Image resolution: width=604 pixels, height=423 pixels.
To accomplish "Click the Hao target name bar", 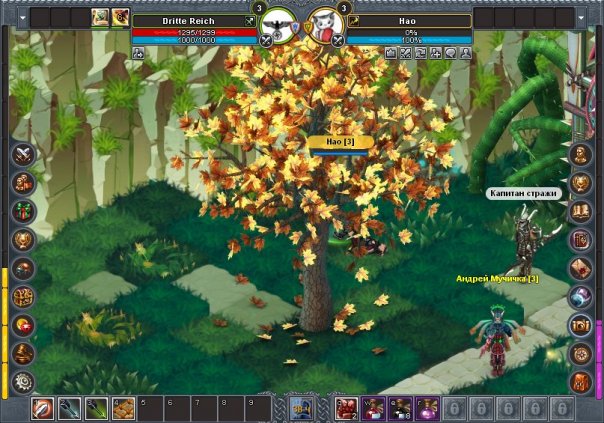I will click(x=411, y=20).
